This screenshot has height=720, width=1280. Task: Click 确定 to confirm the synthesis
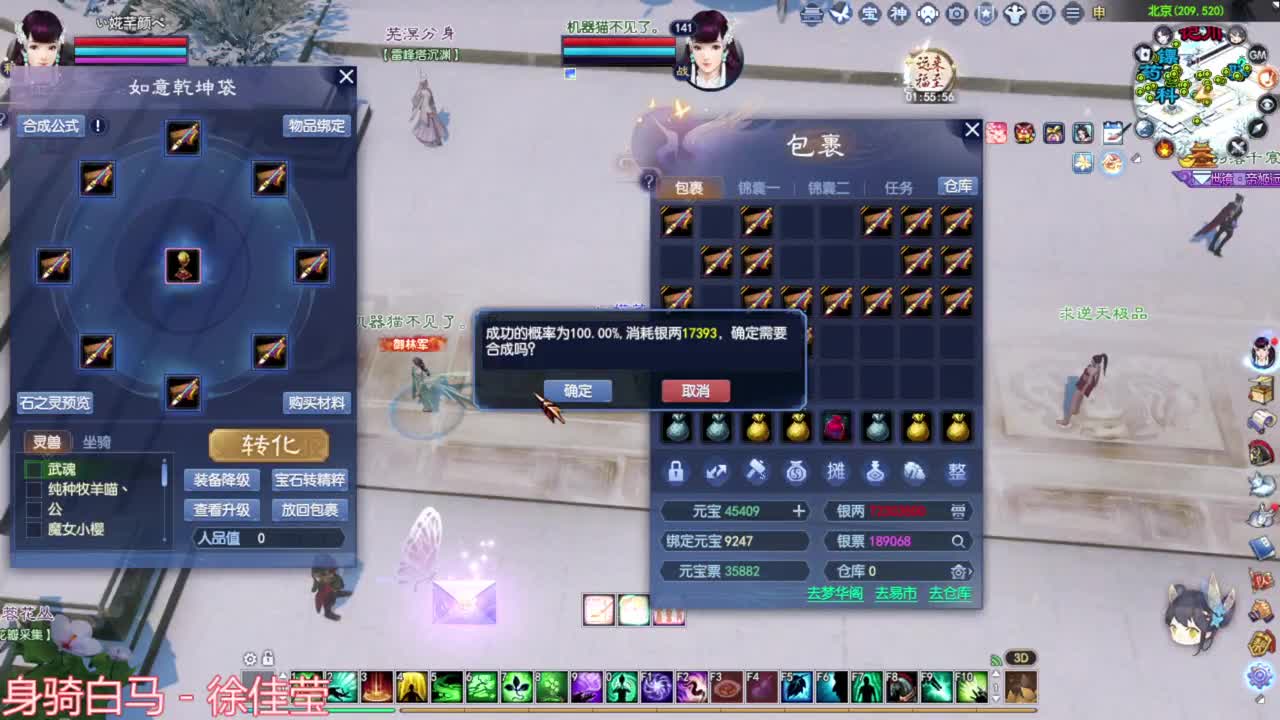click(x=578, y=391)
